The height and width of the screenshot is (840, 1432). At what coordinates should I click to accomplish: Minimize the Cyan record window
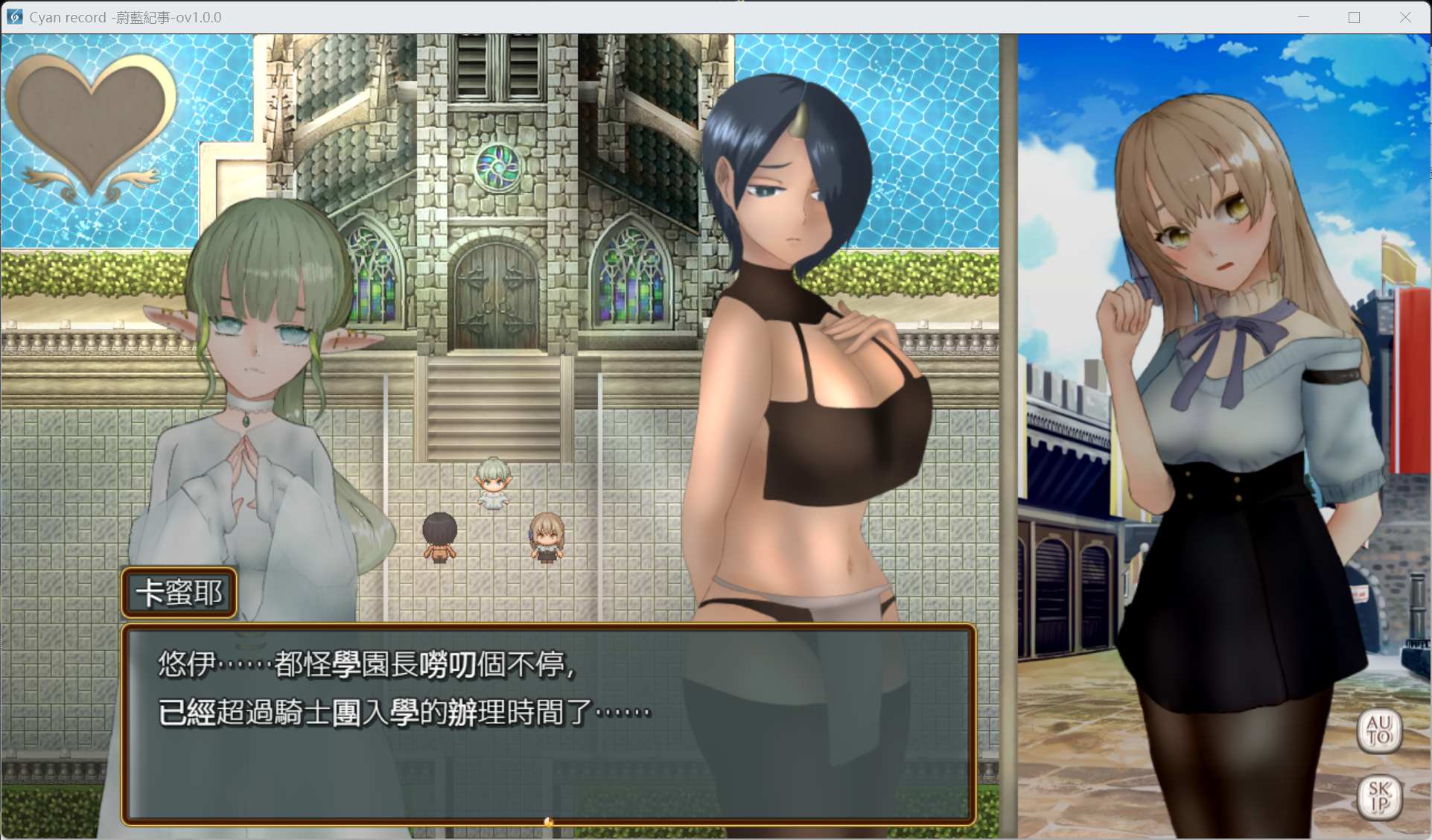pos(1303,17)
